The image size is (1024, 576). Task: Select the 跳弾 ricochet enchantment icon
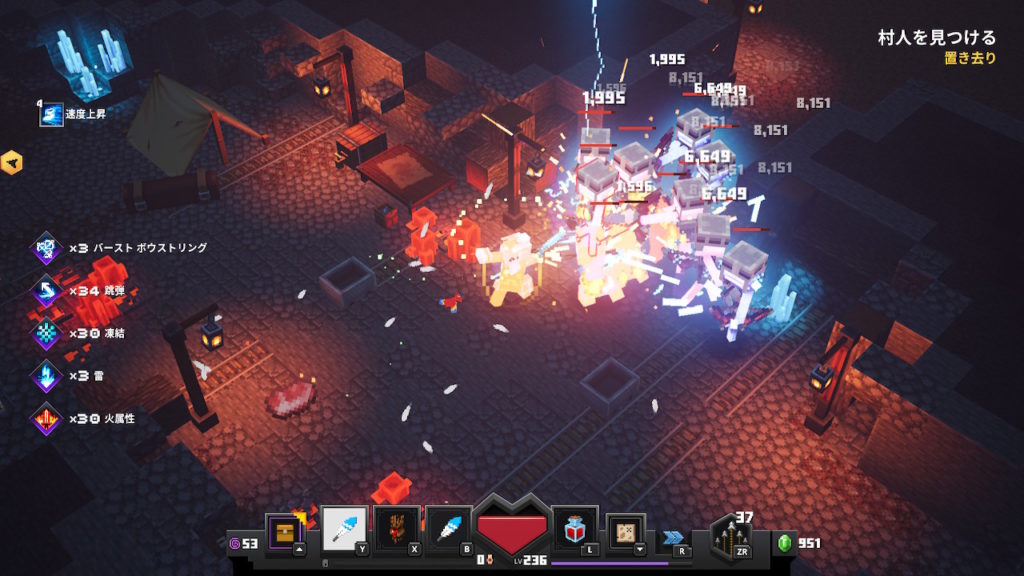tap(47, 291)
